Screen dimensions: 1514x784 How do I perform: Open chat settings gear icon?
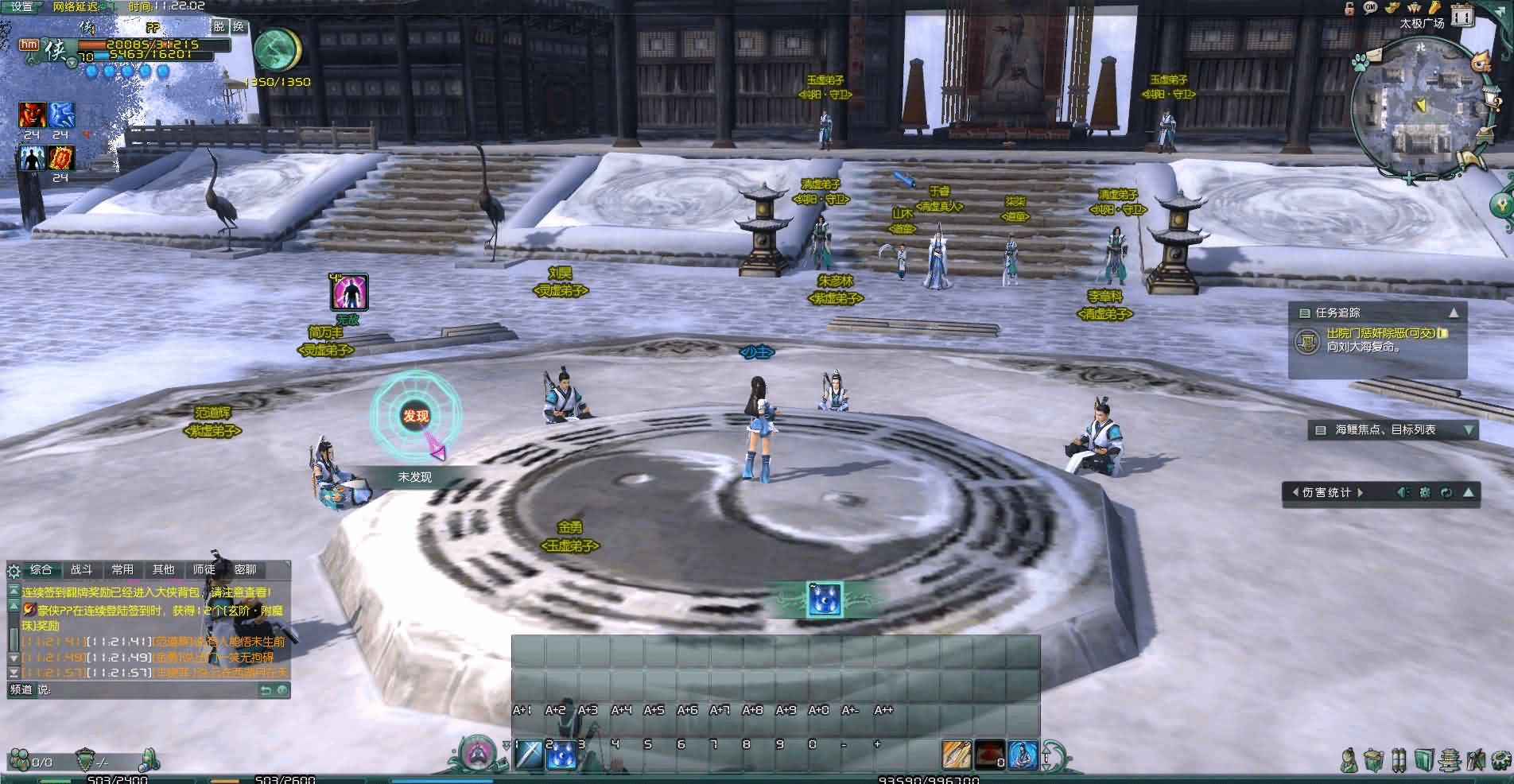point(14,571)
